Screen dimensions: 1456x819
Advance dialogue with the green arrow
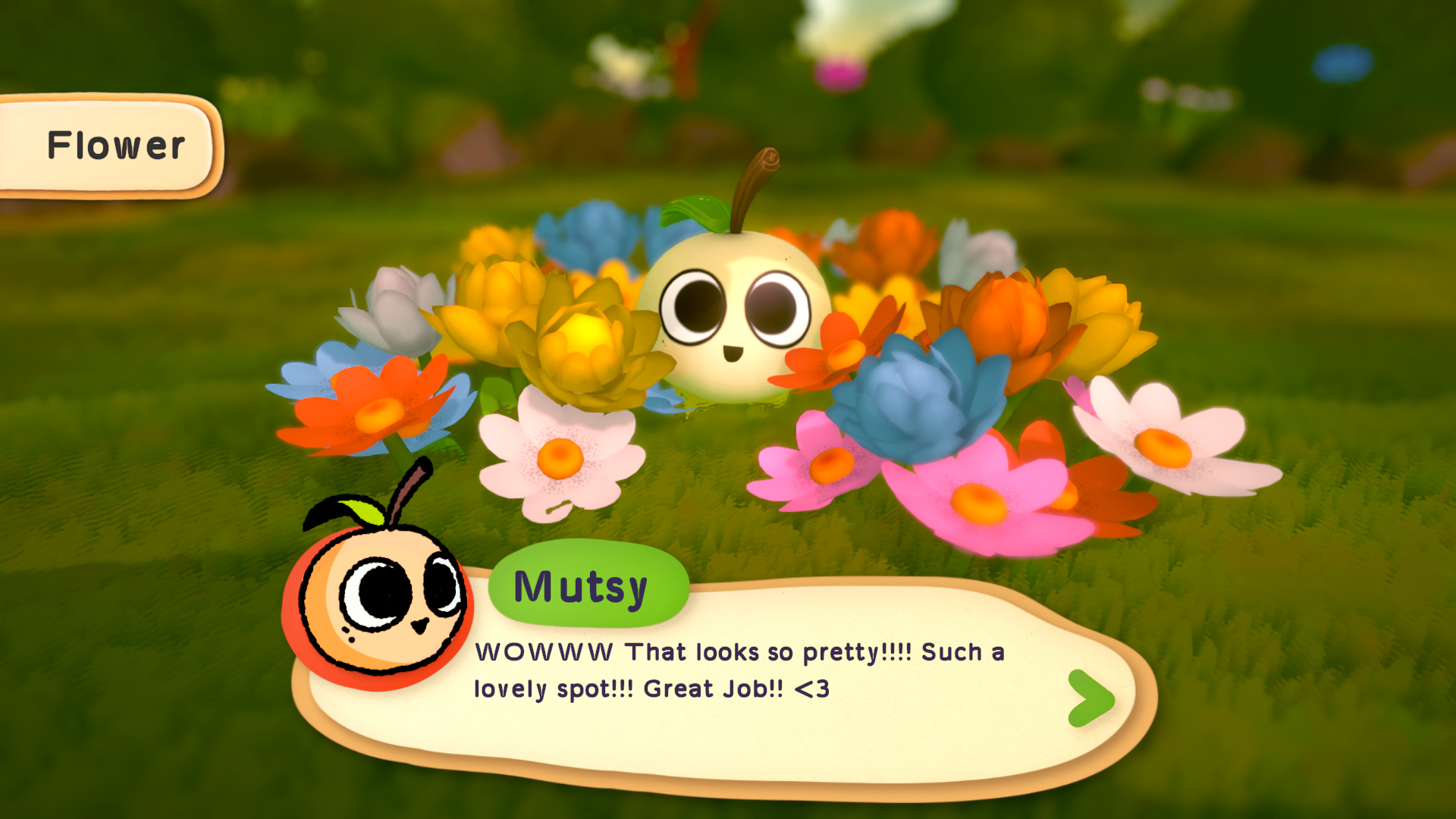[x=1090, y=698]
